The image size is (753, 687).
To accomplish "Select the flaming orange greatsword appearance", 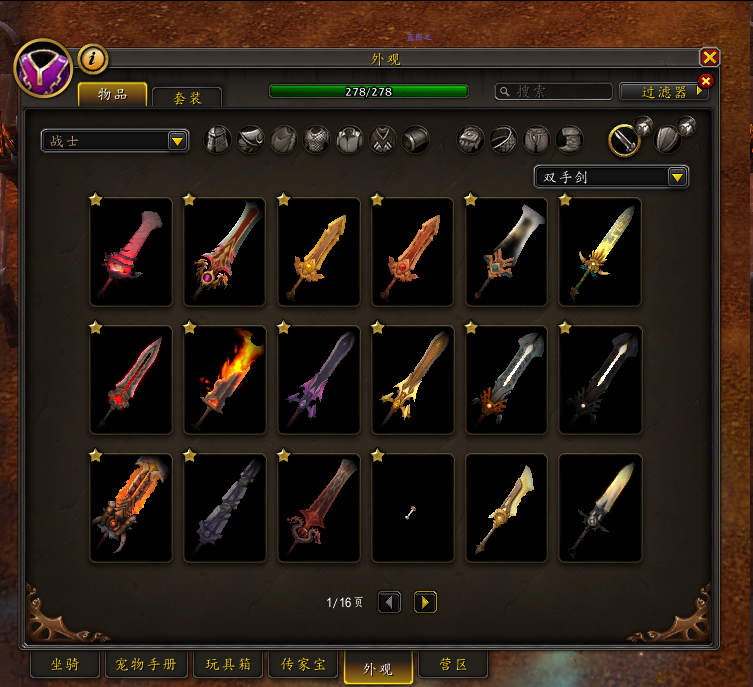I will pos(224,379).
